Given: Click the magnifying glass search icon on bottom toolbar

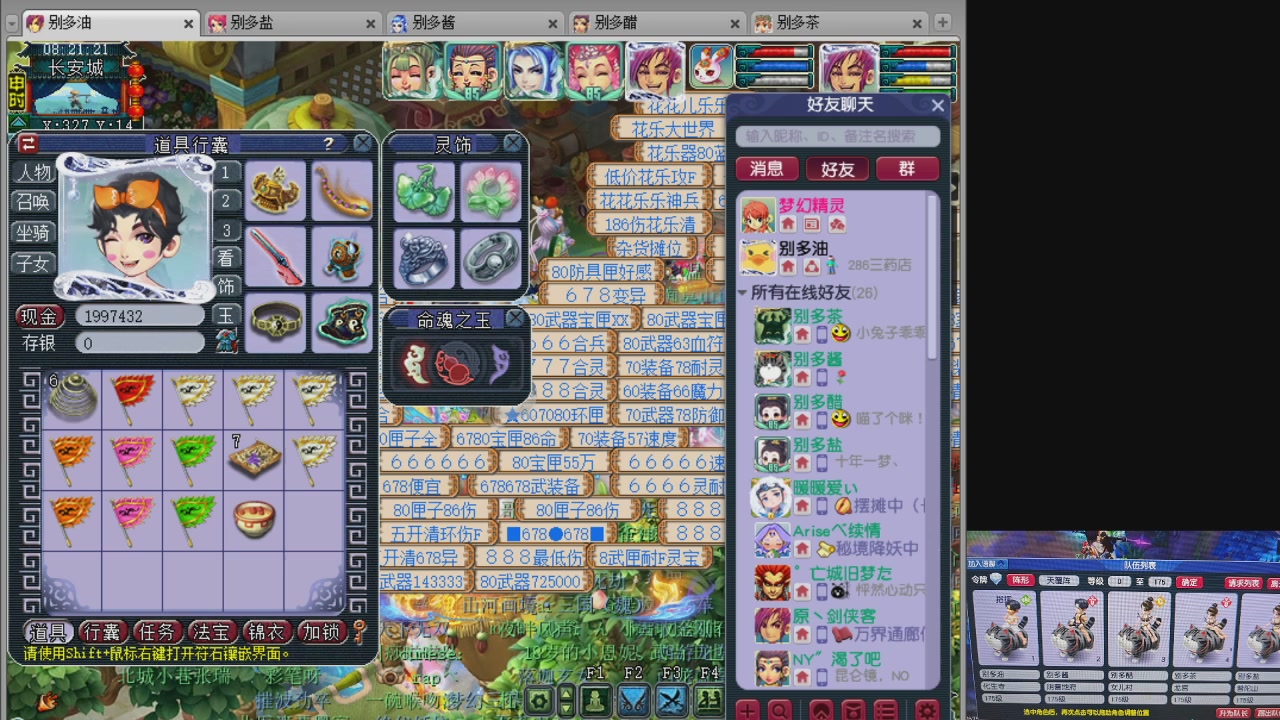Looking at the screenshot, I should click(779, 710).
